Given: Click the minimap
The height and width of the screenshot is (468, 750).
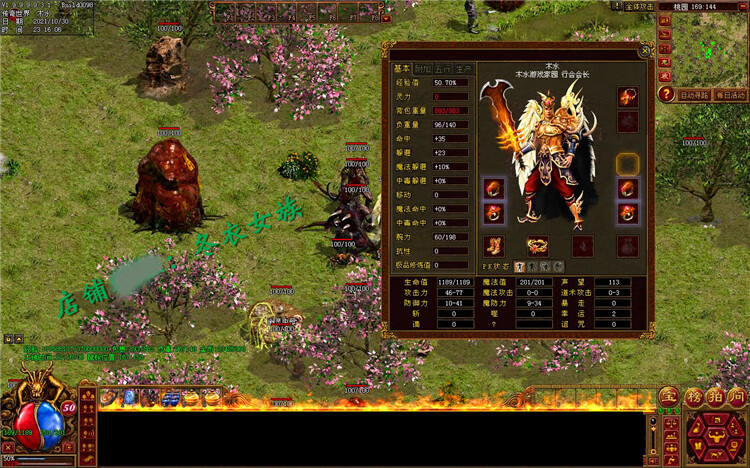Looking at the screenshot, I should (x=711, y=48).
